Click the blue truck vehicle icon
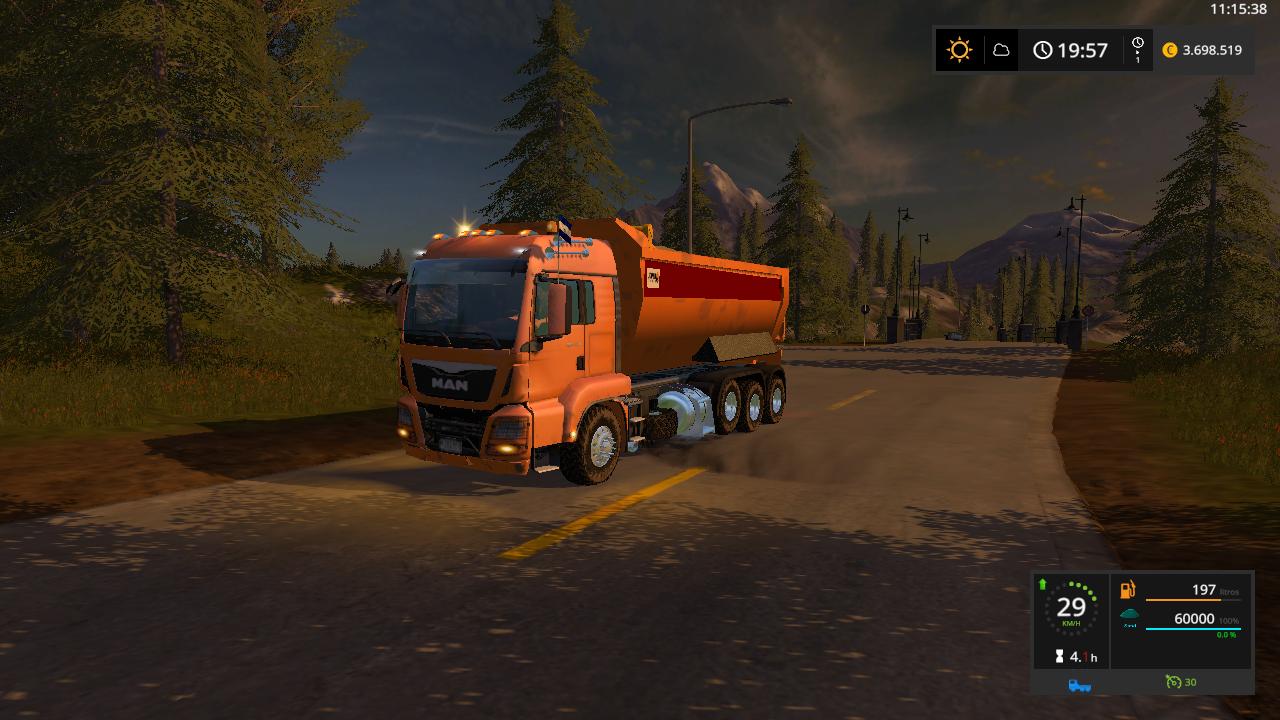This screenshot has width=1280, height=720. pyautogui.click(x=1079, y=685)
